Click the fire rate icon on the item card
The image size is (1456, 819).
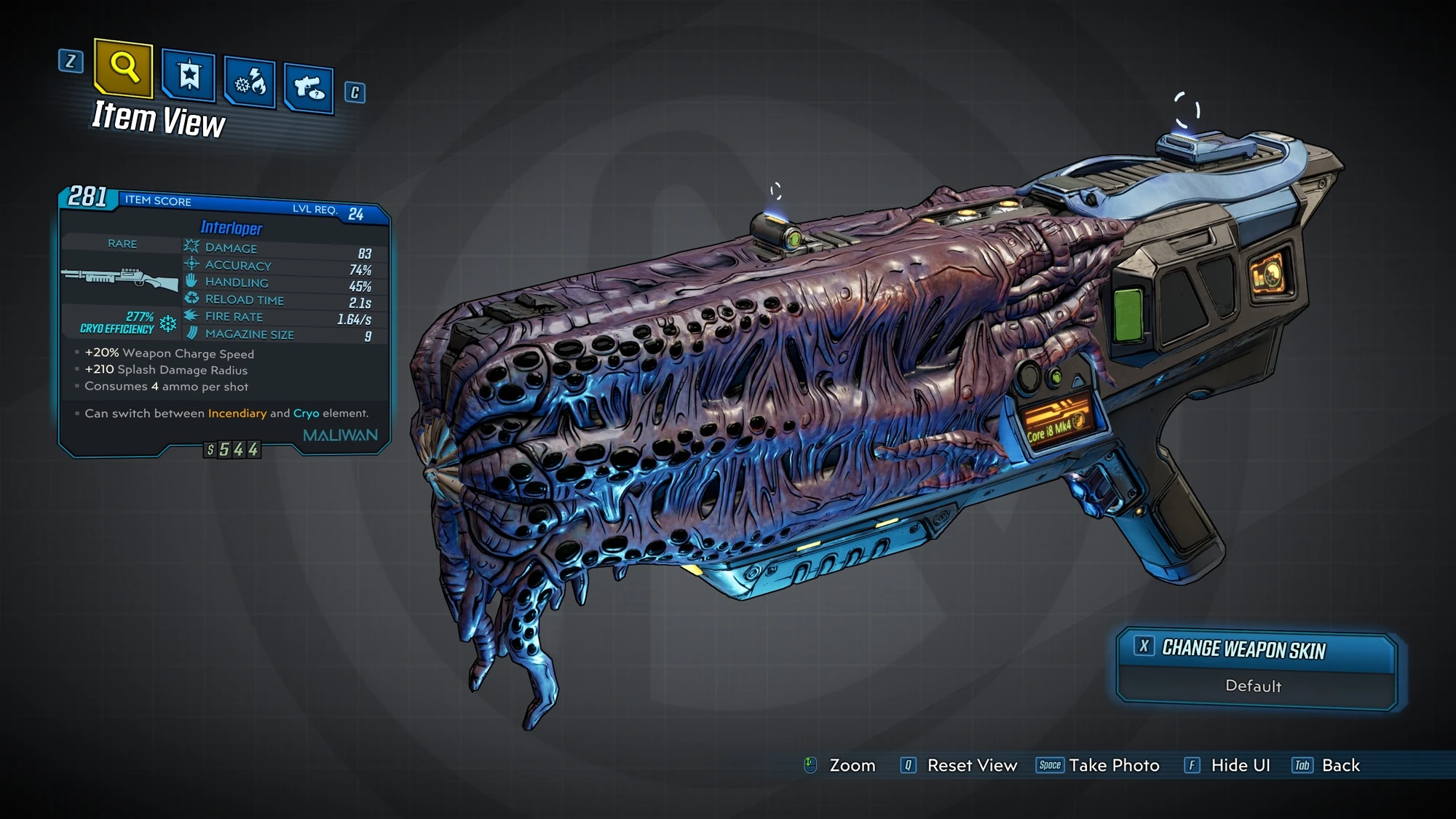point(191,317)
